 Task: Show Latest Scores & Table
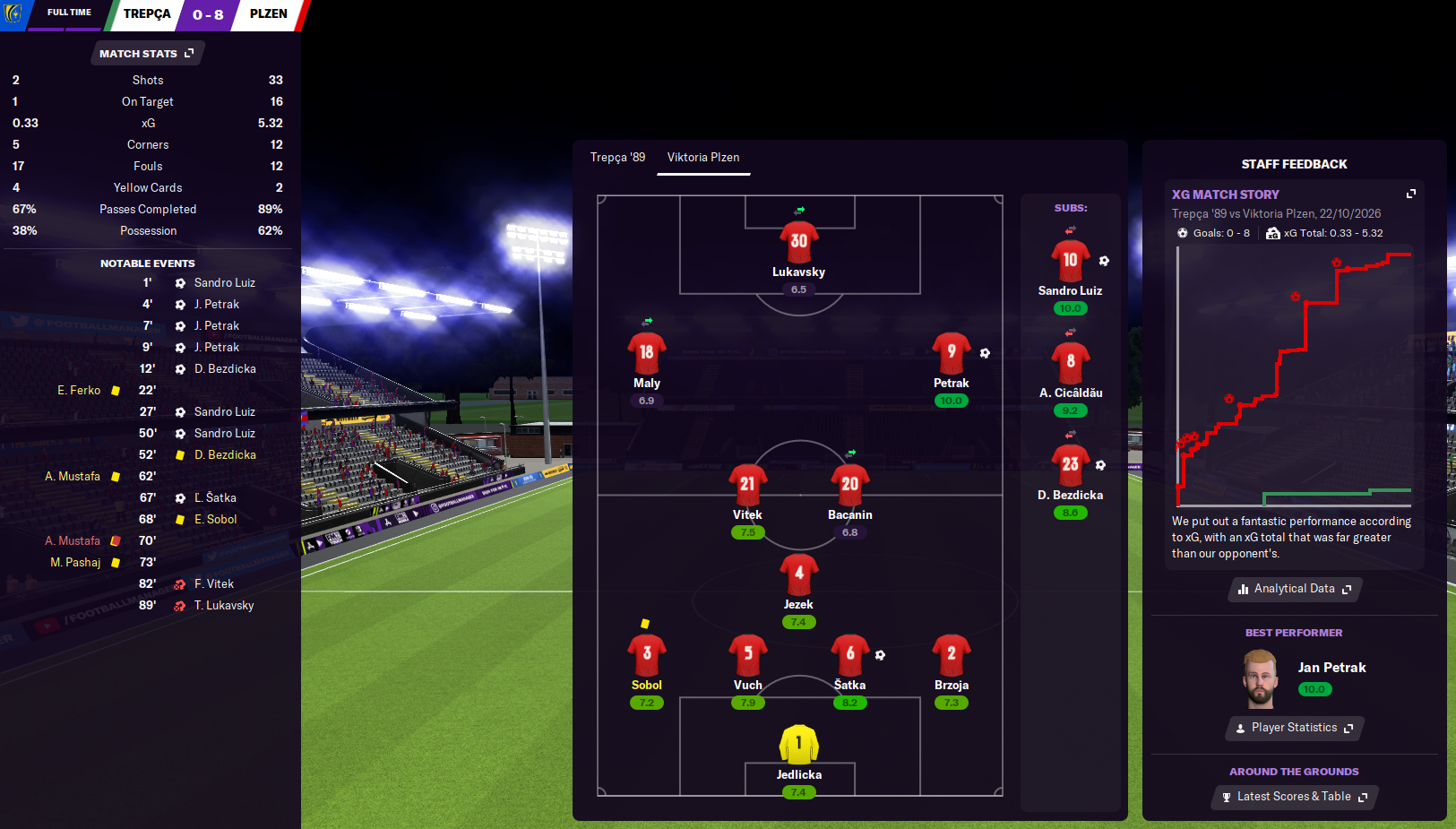pos(1295,797)
